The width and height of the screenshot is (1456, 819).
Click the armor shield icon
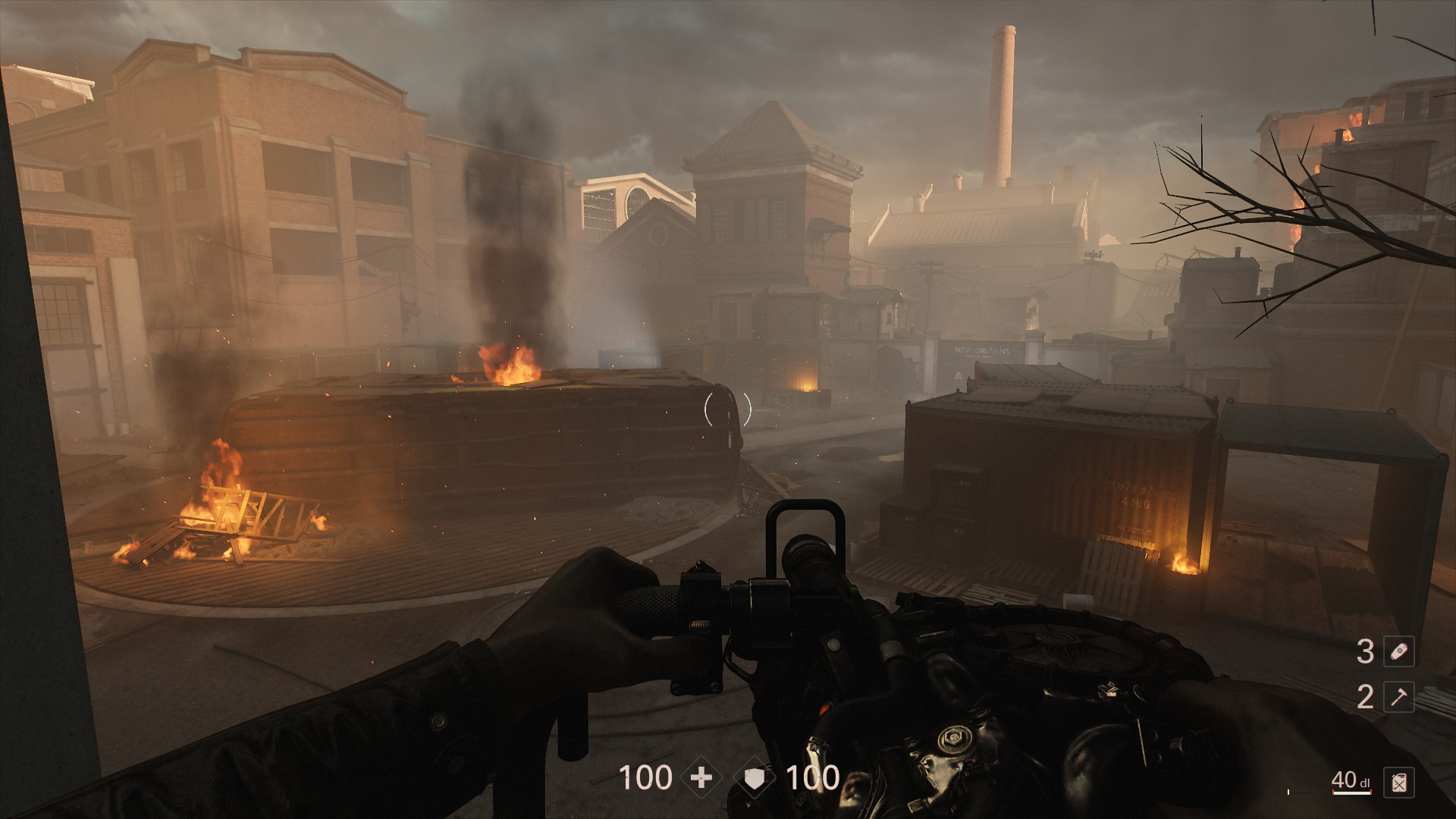coord(755,778)
